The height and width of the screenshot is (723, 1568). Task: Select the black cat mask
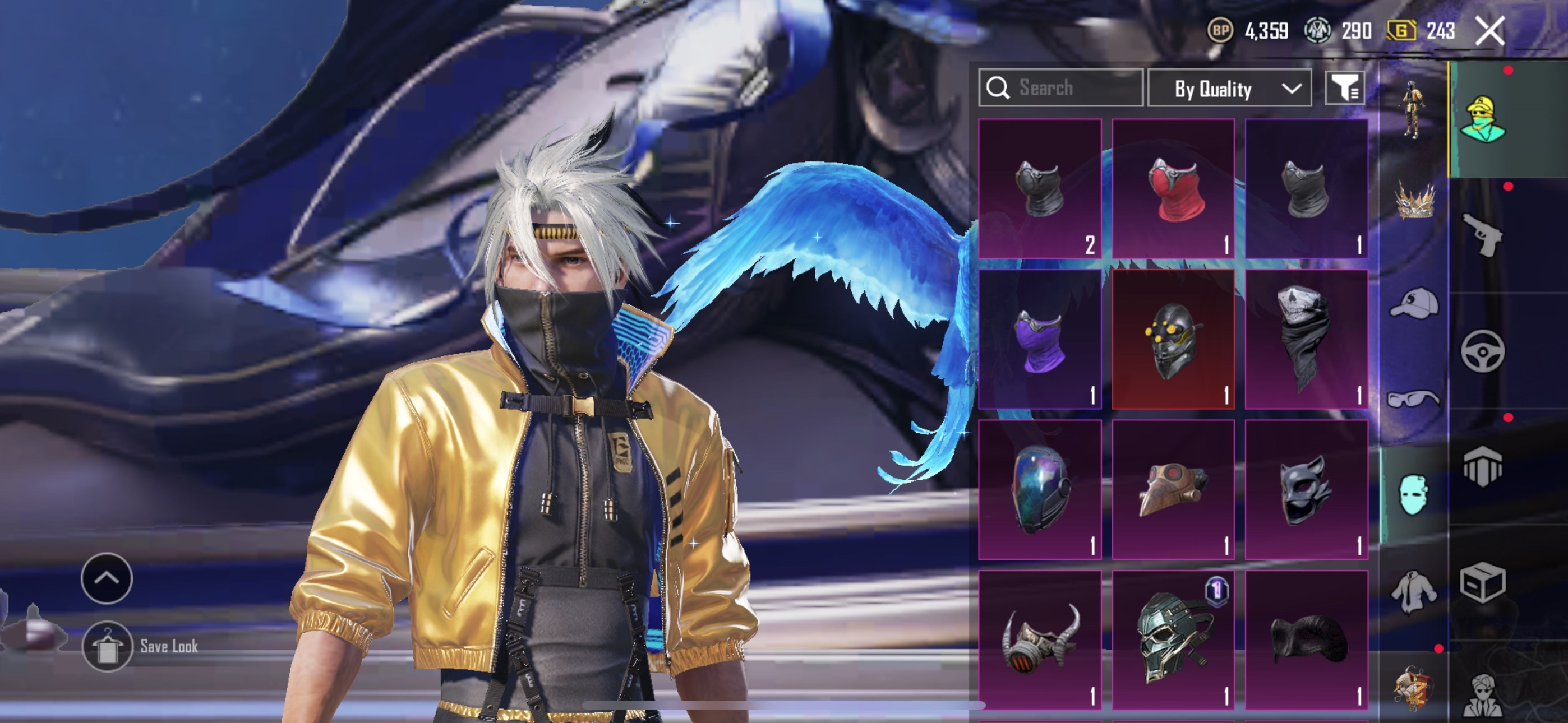[1306, 489]
